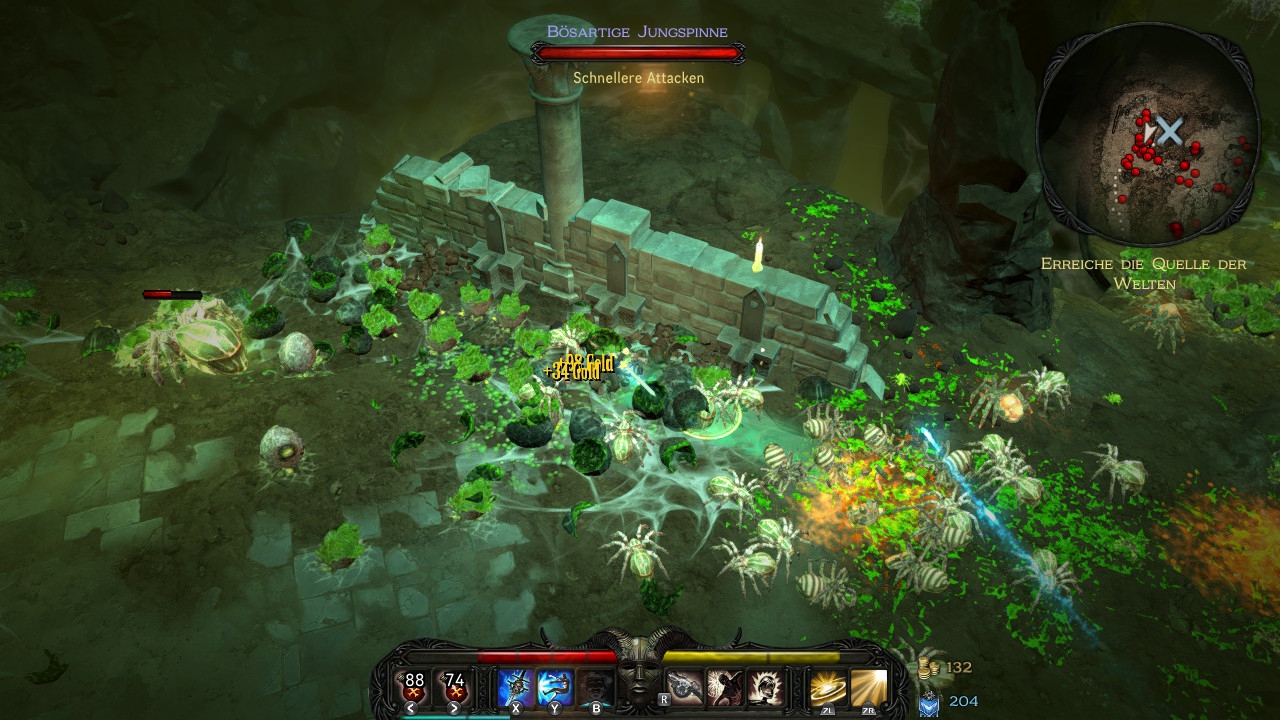The width and height of the screenshot is (1280, 720).
Task: Trigger the golden light beam ability
Action: [x=868, y=687]
